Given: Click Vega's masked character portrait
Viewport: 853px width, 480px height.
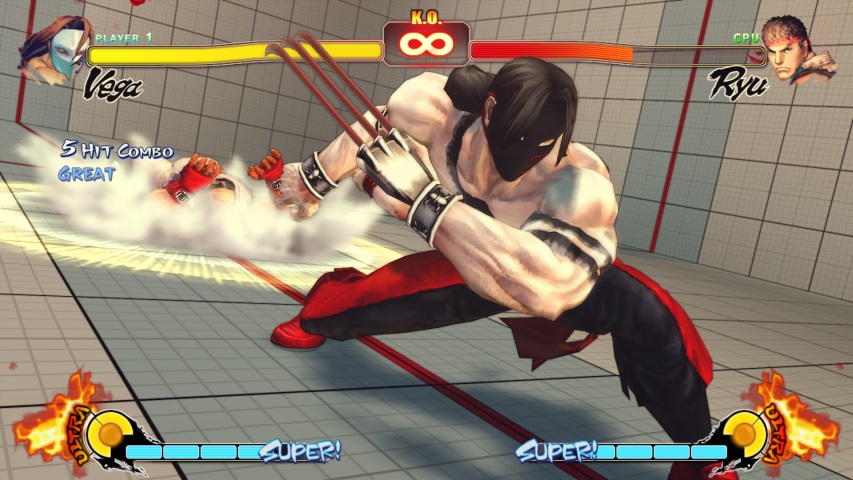Looking at the screenshot, I should (54, 50).
